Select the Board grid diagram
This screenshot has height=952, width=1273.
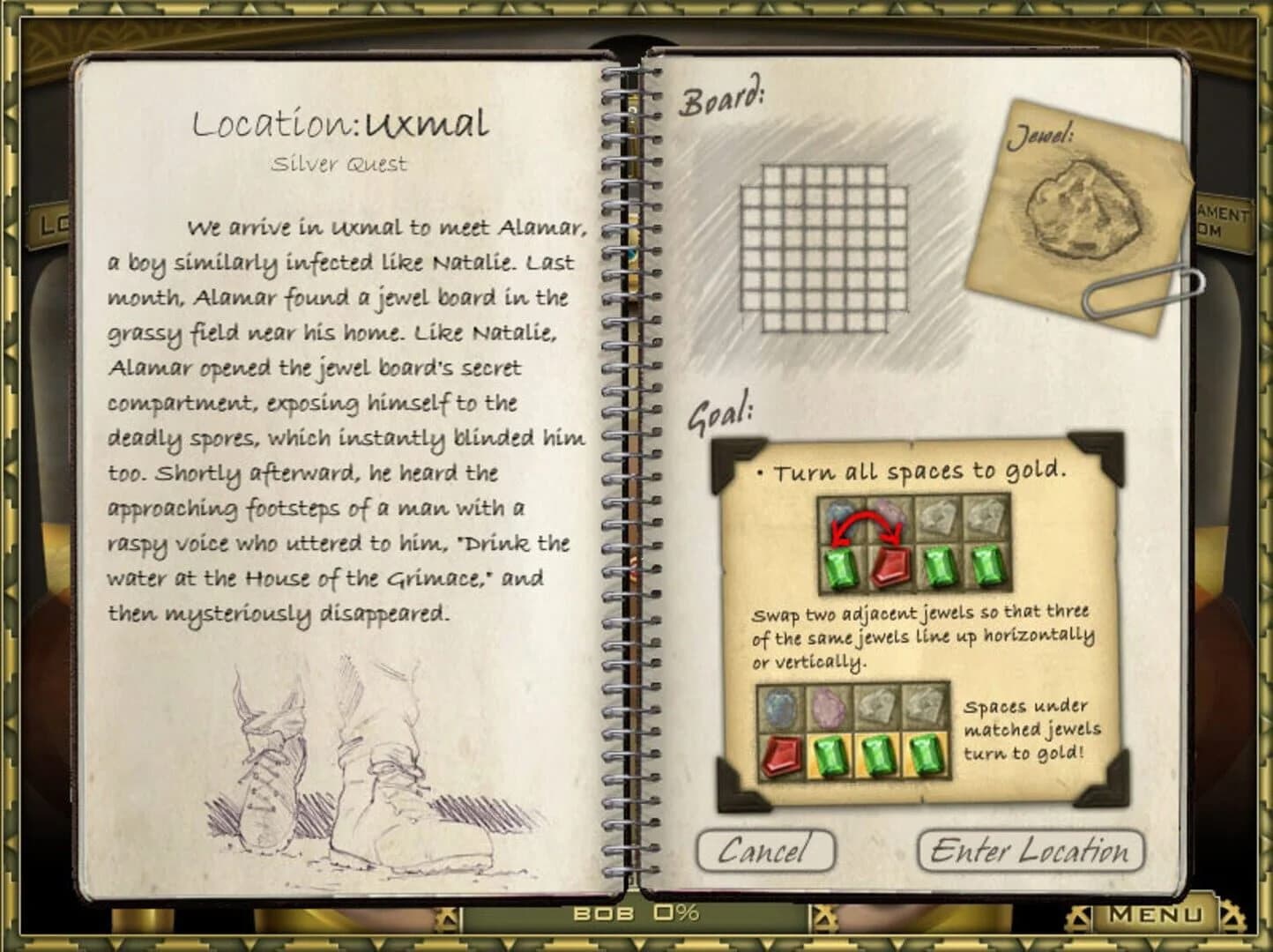[x=825, y=247]
